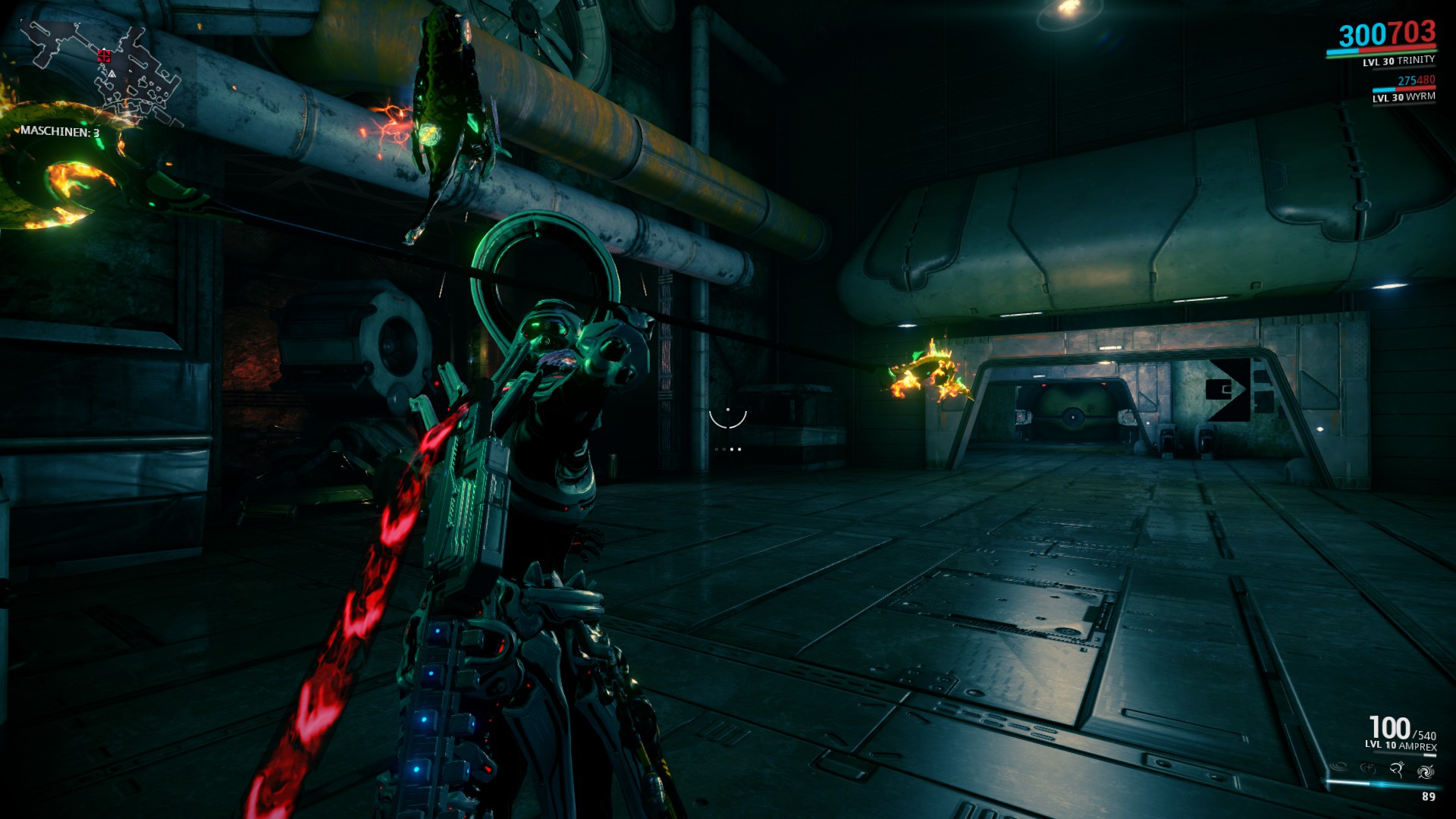Image resolution: width=1456 pixels, height=819 pixels.
Task: Activate Trinity's third ability with curled link icon
Action: point(1397,770)
